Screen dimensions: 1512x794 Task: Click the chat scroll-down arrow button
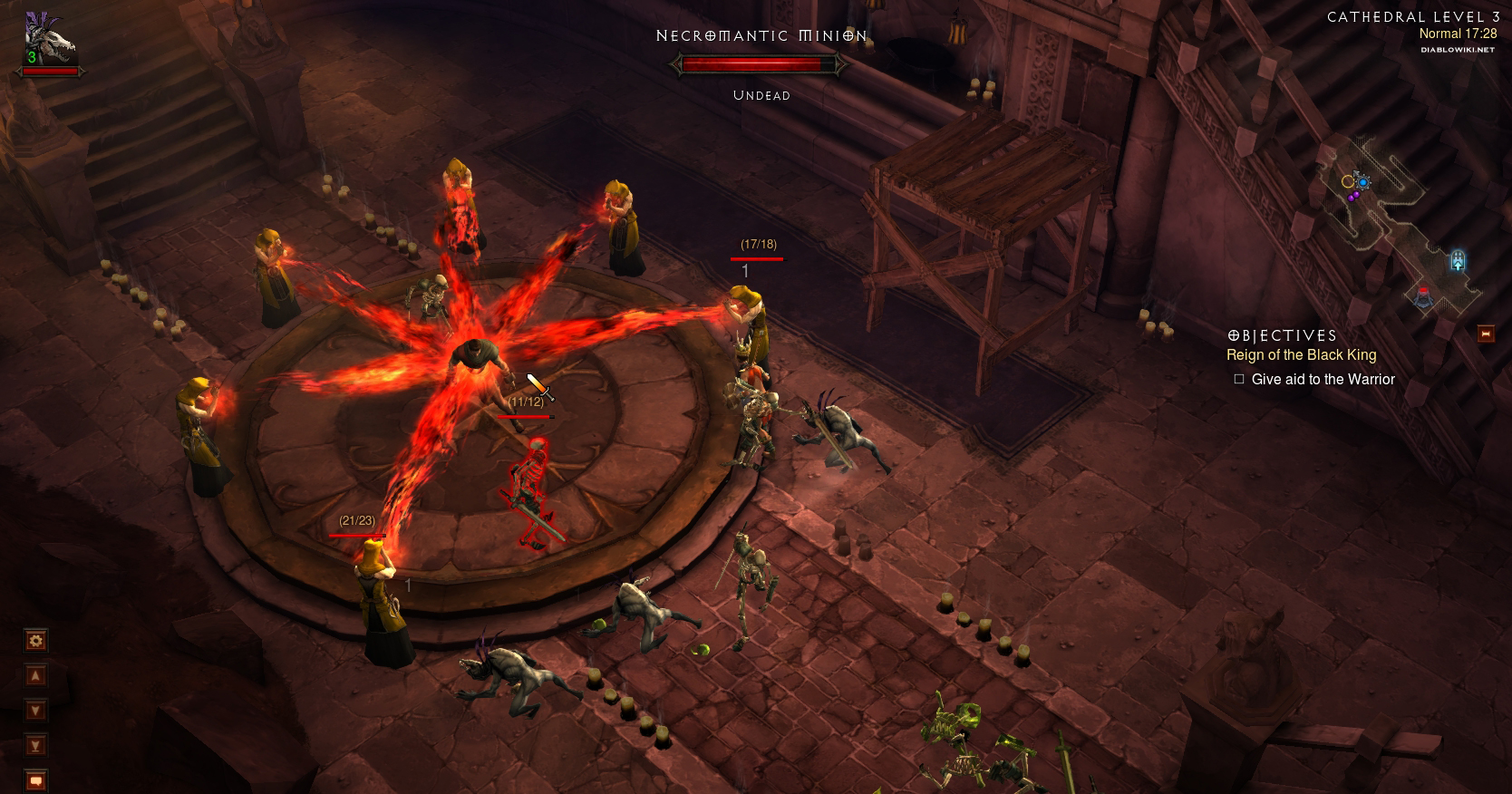tap(35, 711)
